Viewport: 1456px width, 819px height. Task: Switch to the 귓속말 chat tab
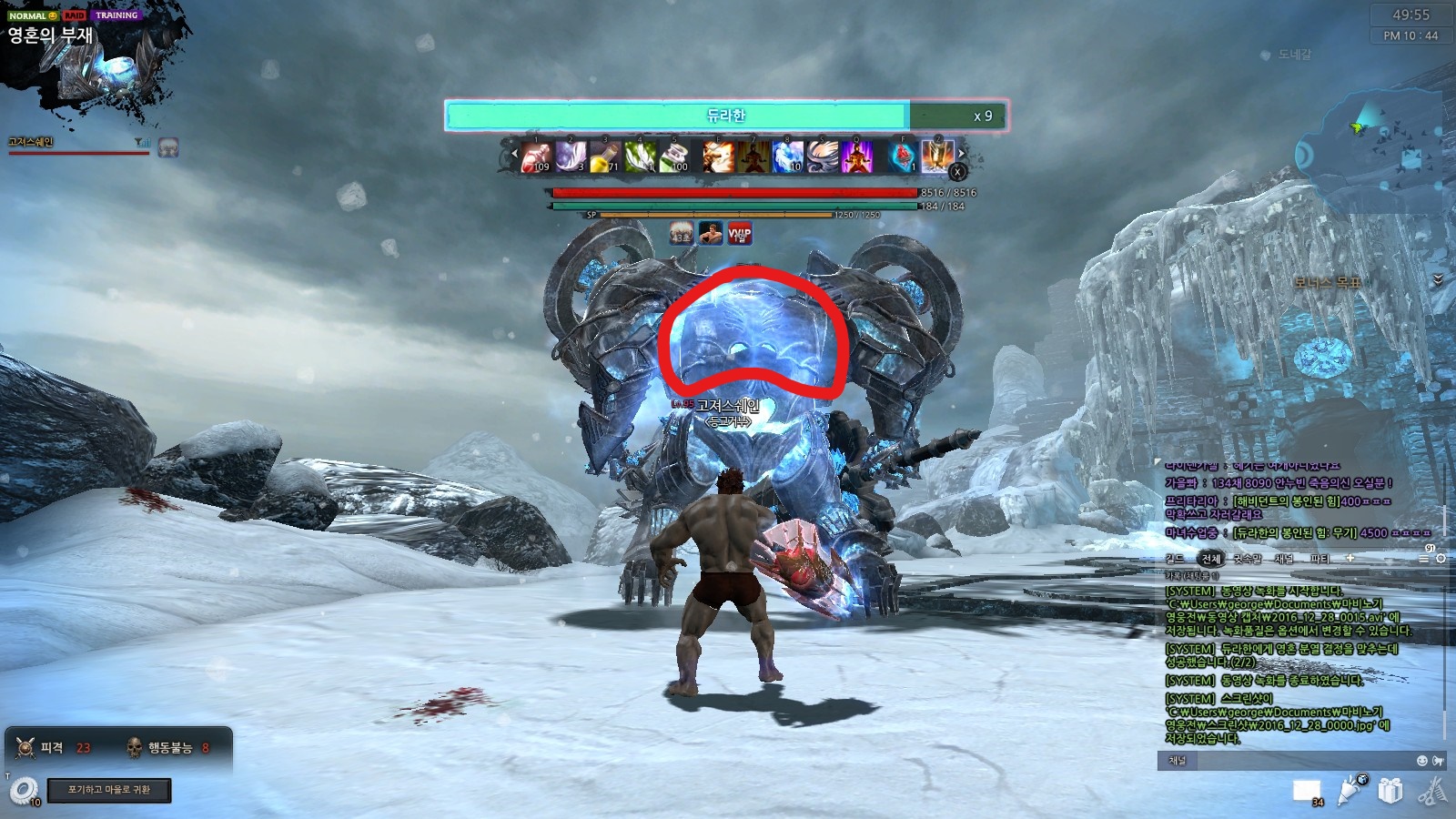[1247, 559]
